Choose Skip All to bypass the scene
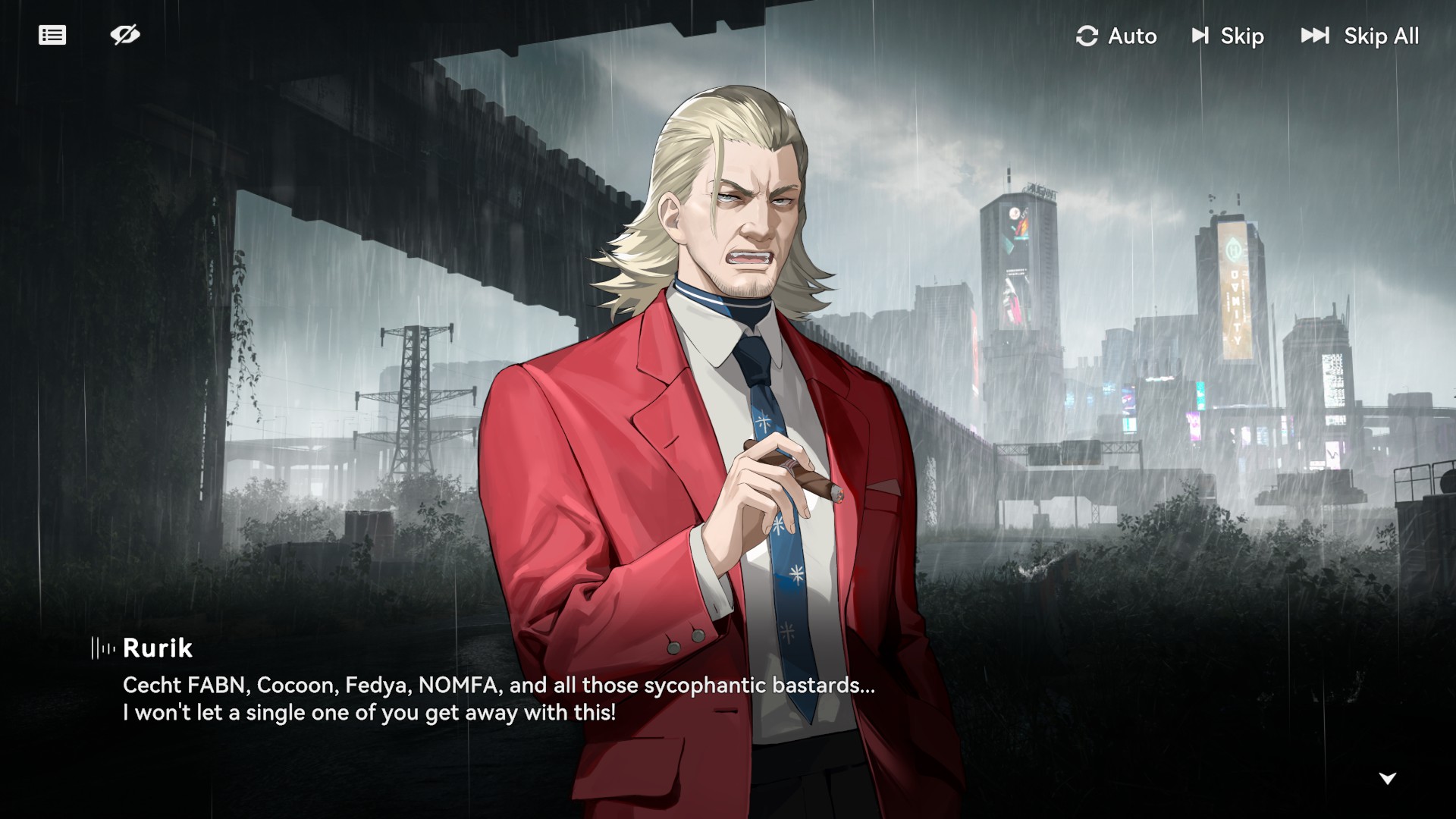The width and height of the screenshot is (1456, 819). (1360, 36)
